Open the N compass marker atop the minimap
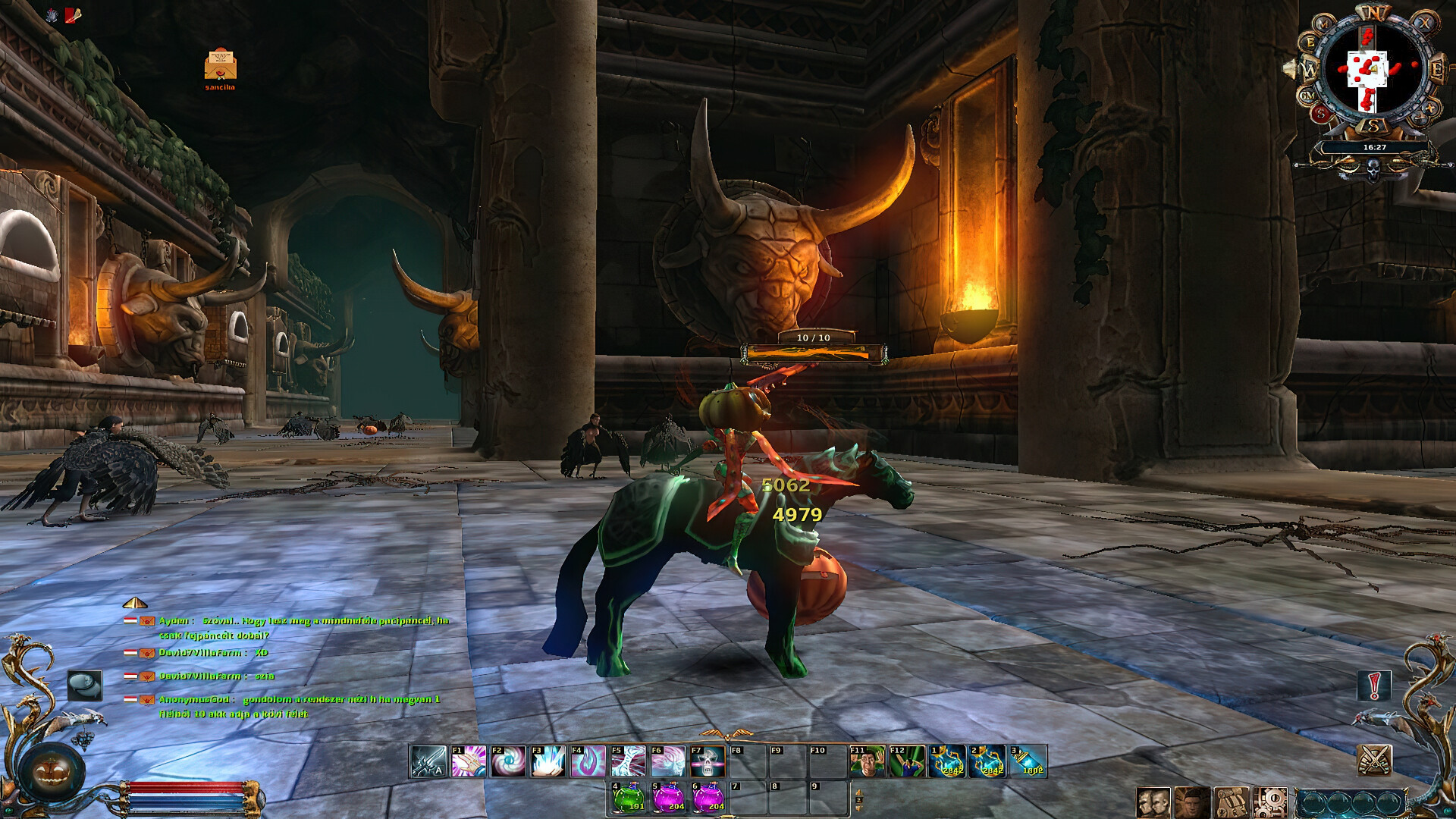 click(x=1373, y=11)
